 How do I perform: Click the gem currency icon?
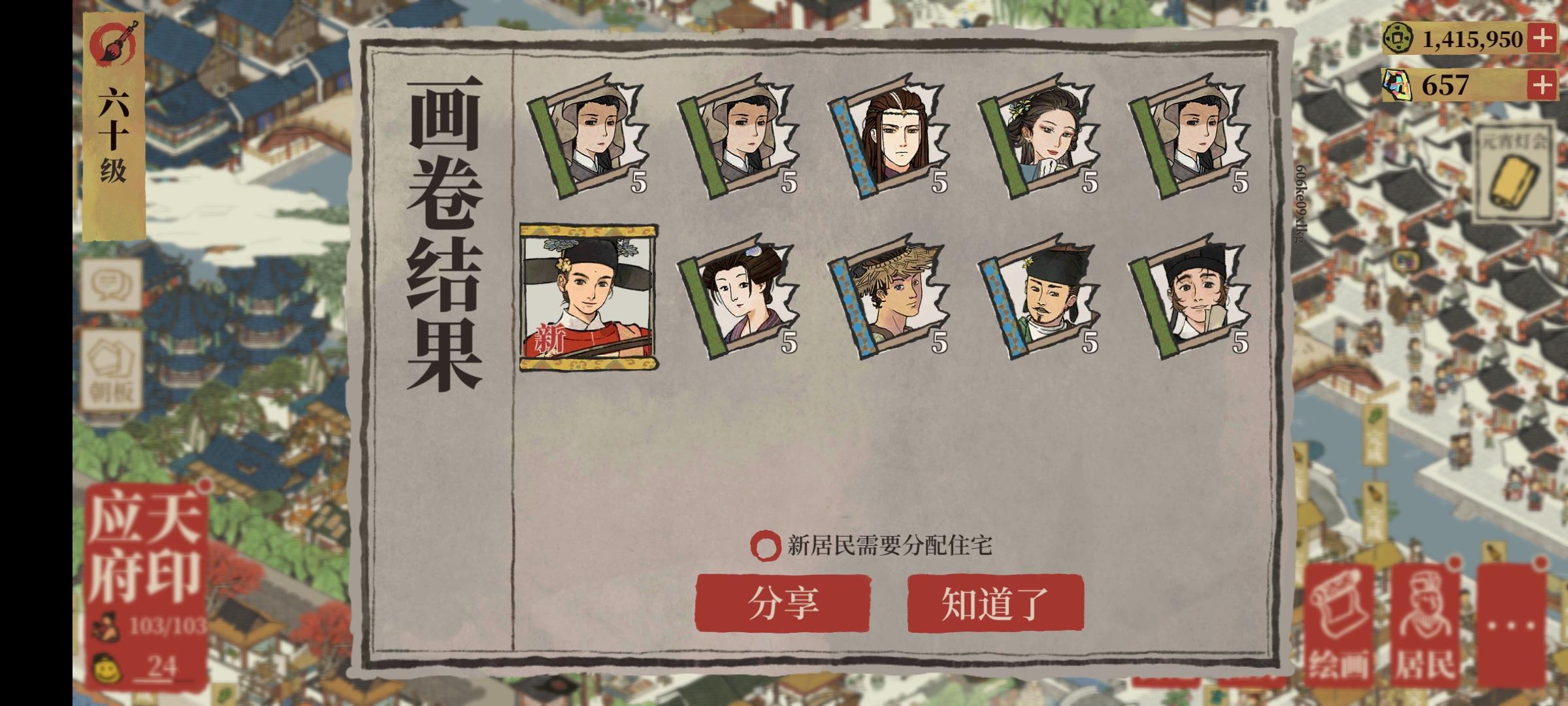point(1398,86)
